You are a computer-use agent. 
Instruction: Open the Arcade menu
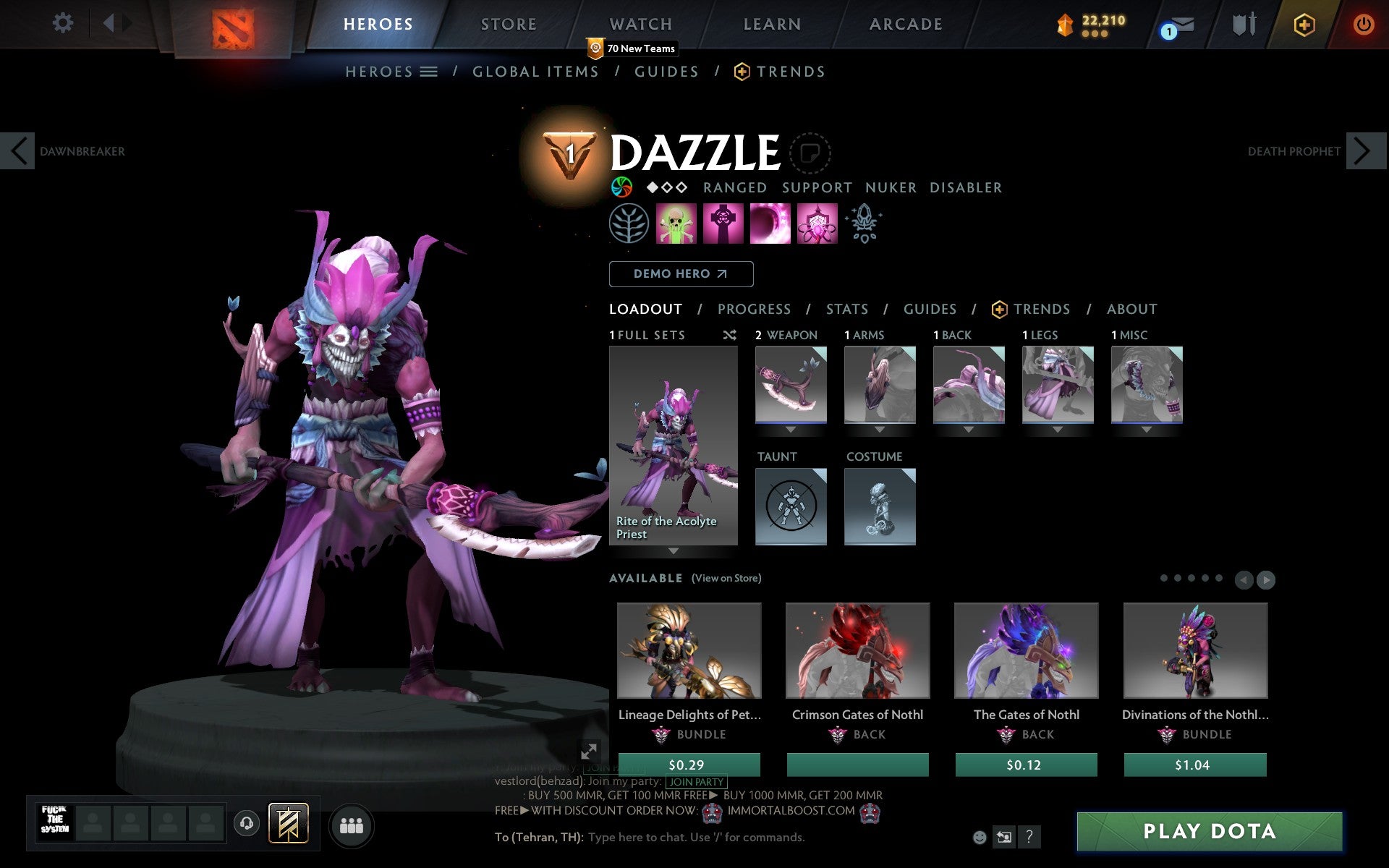point(905,23)
